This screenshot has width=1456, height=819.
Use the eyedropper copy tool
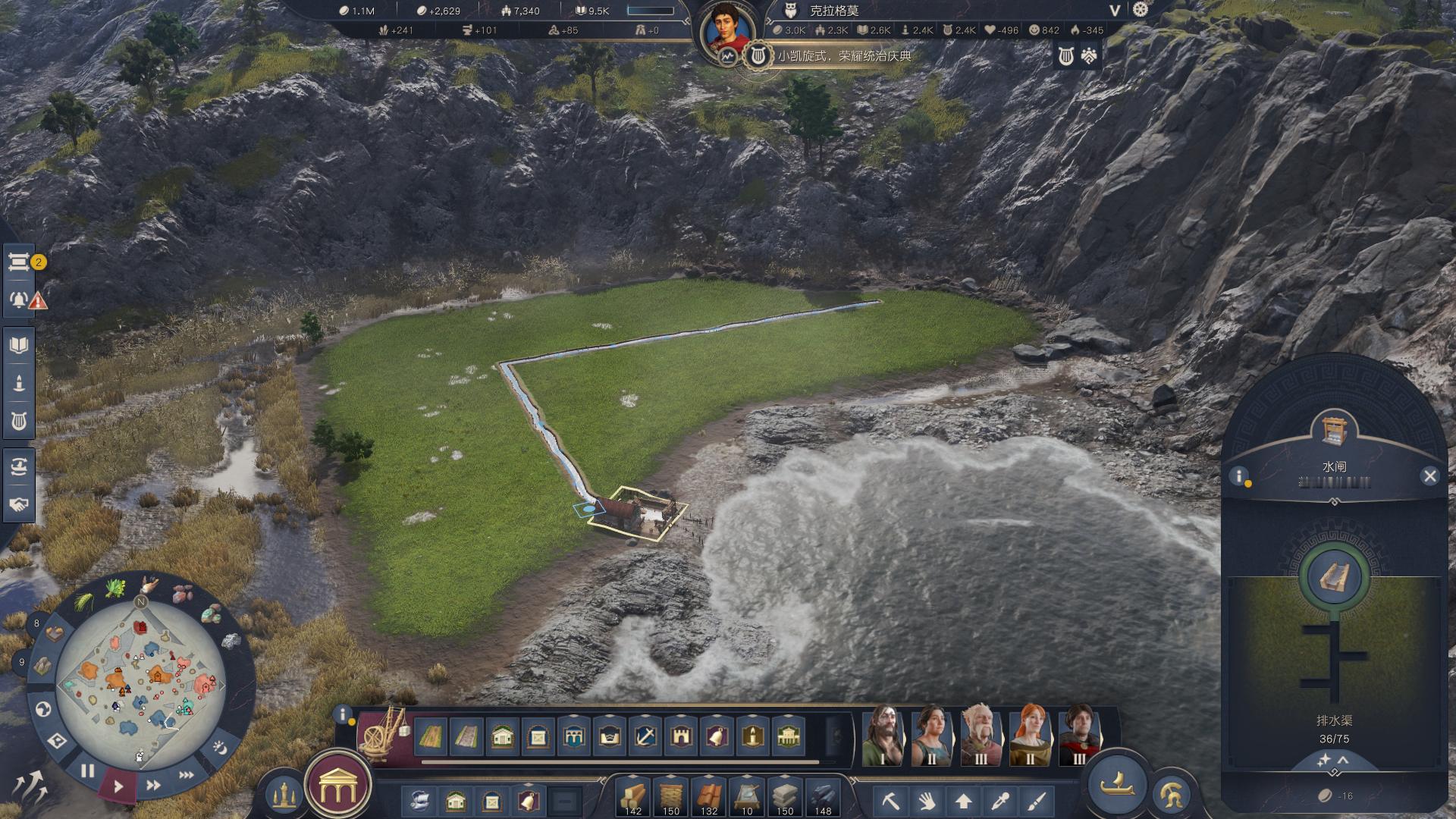point(1000,800)
